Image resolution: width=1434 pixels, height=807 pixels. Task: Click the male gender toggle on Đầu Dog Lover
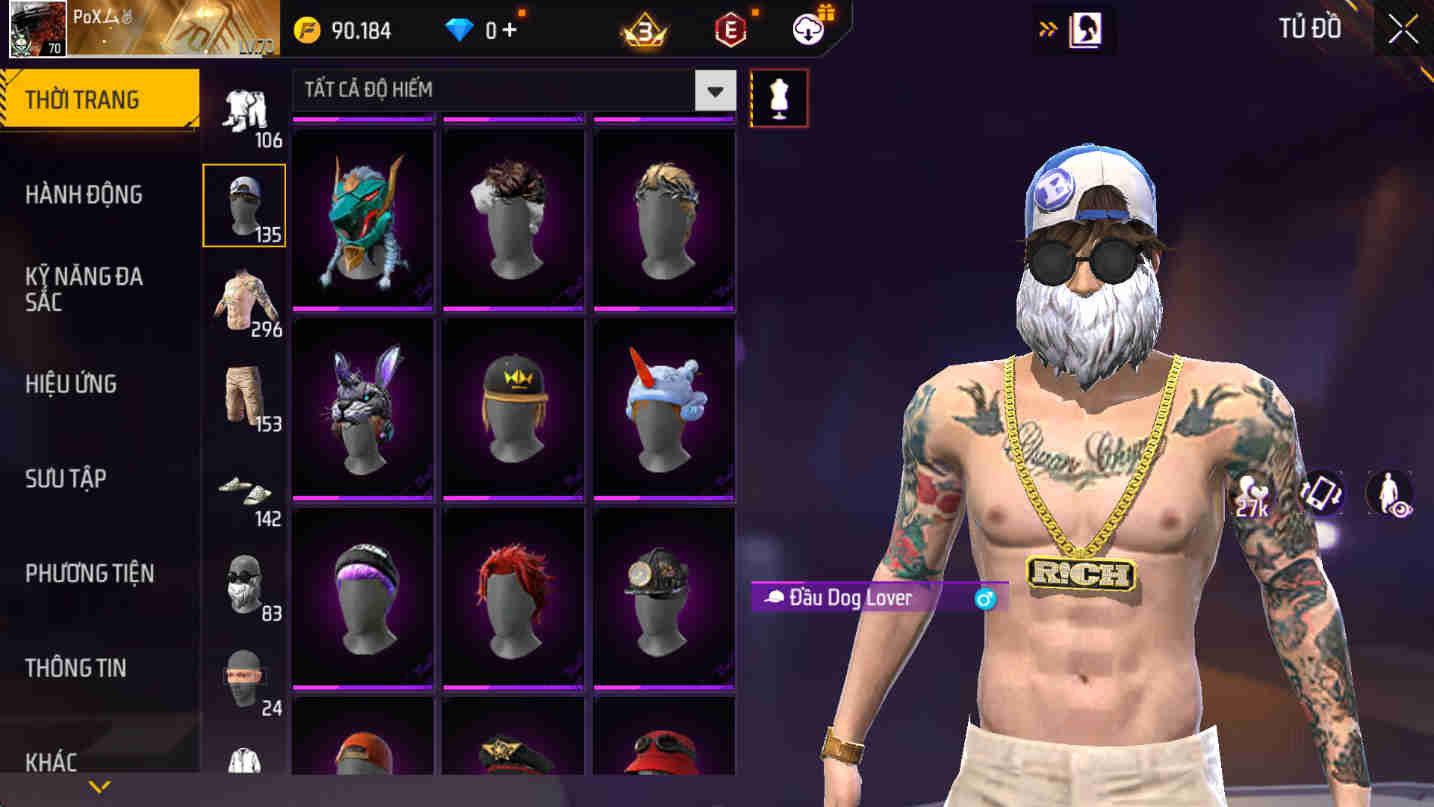[x=986, y=597]
